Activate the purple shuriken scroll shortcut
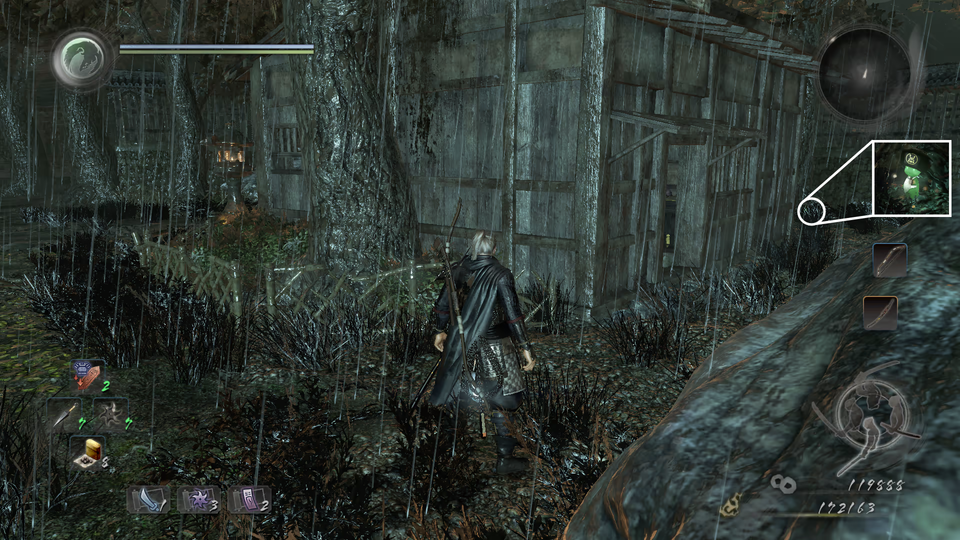960x540 pixels. pyautogui.click(x=198, y=498)
